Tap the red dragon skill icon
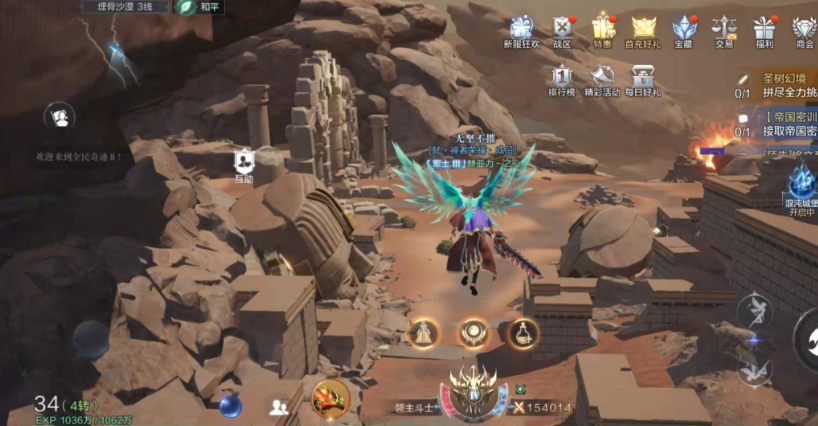Viewport: 818px width, 426px height. [x=330, y=399]
